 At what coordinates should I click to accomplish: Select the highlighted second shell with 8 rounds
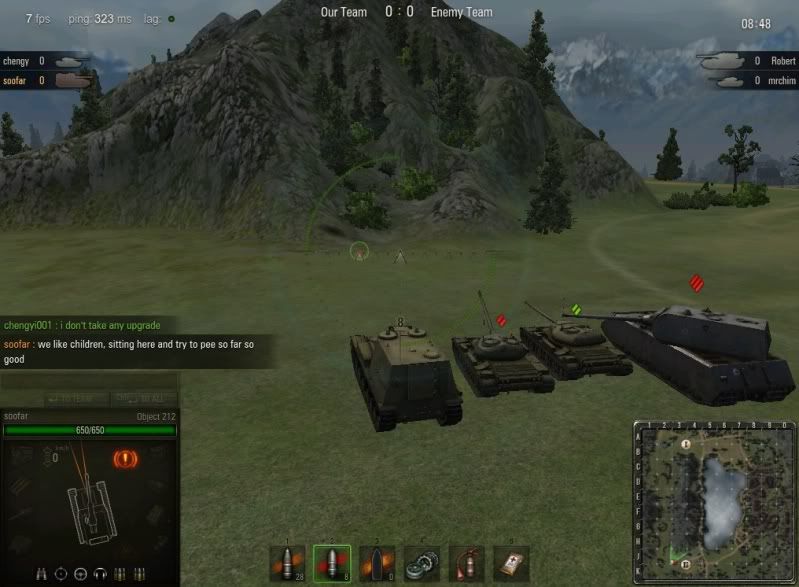[332, 563]
